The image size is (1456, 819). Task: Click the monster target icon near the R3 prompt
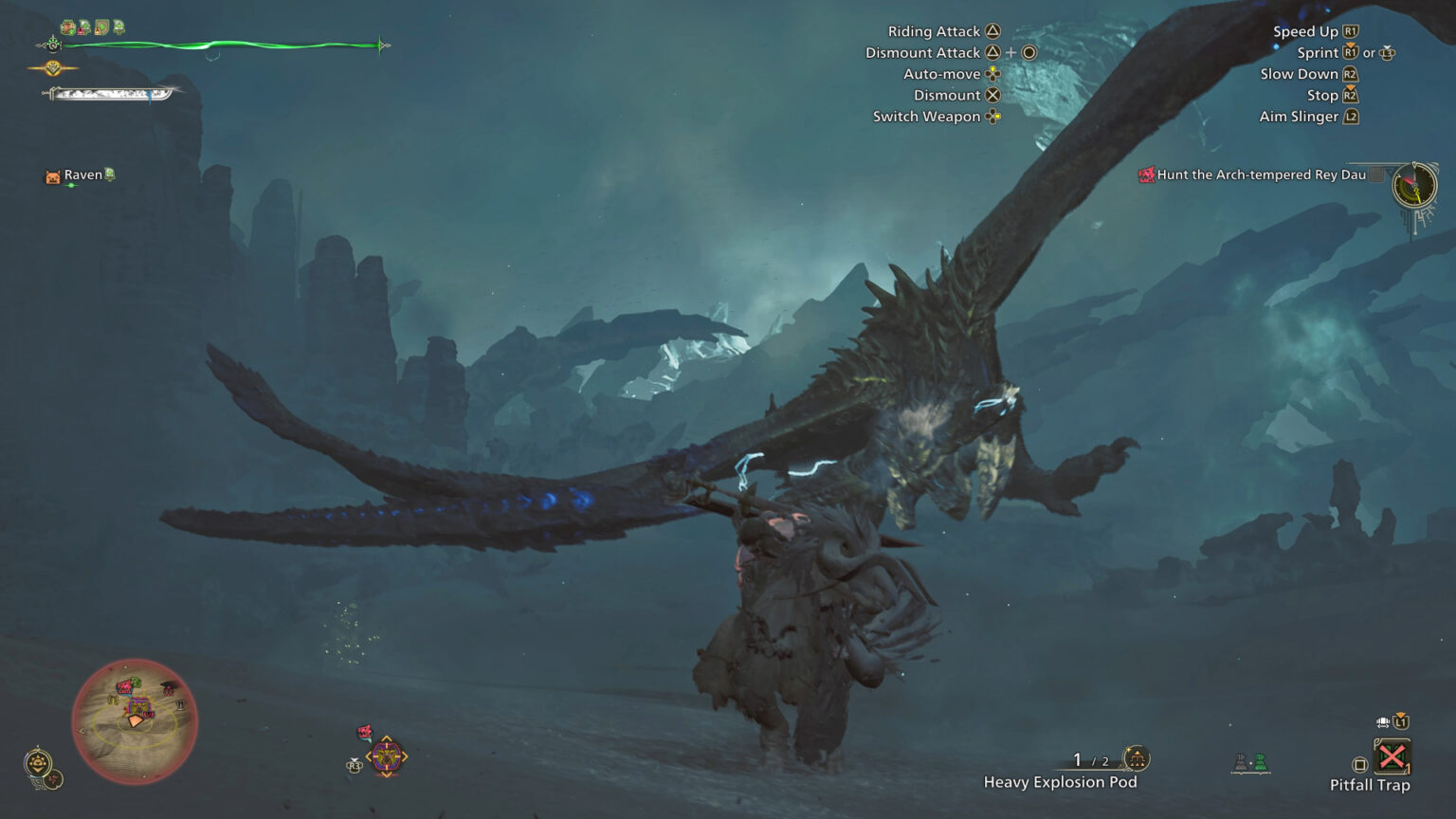[389, 756]
